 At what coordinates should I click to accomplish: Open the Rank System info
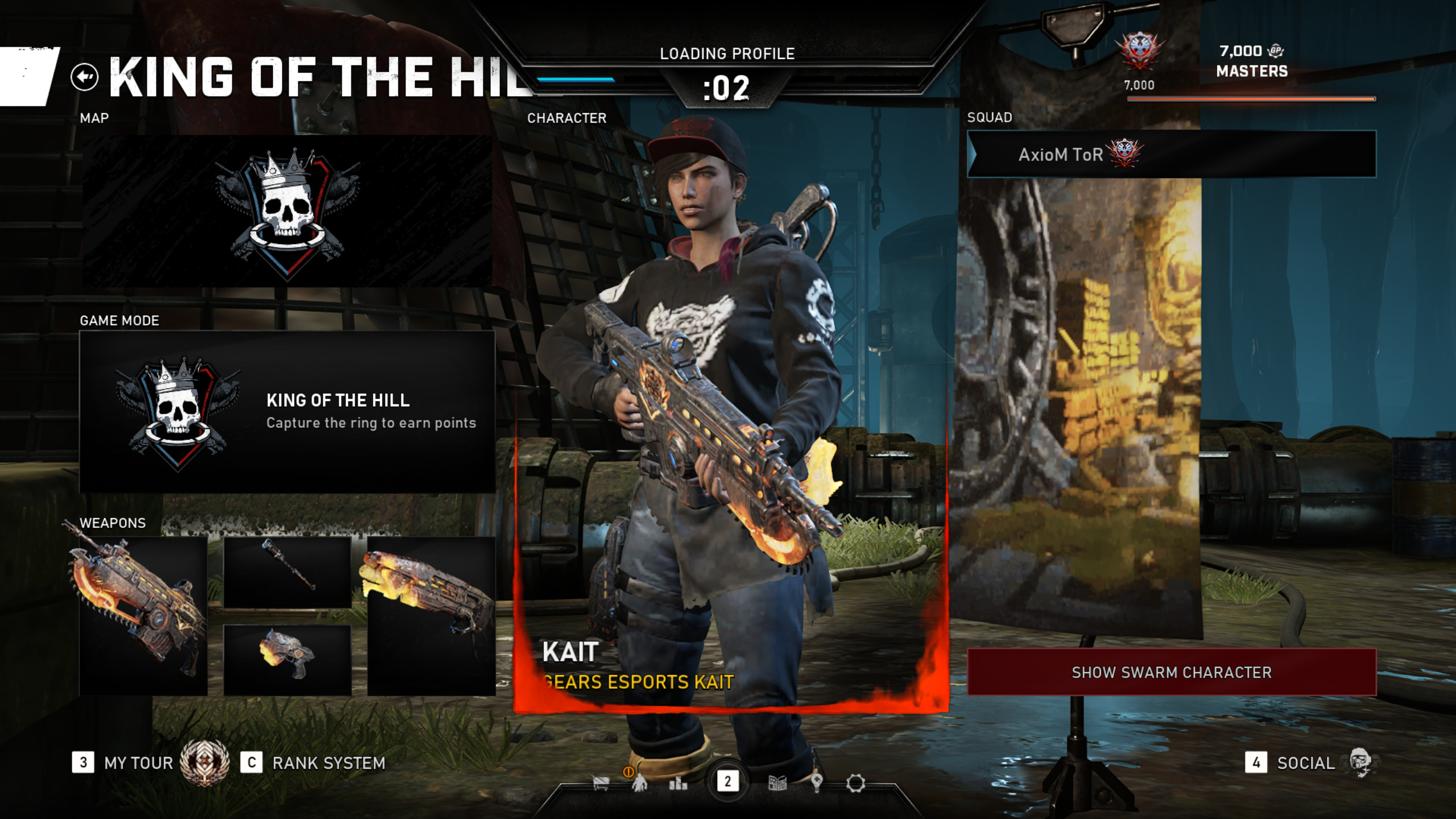tap(328, 763)
